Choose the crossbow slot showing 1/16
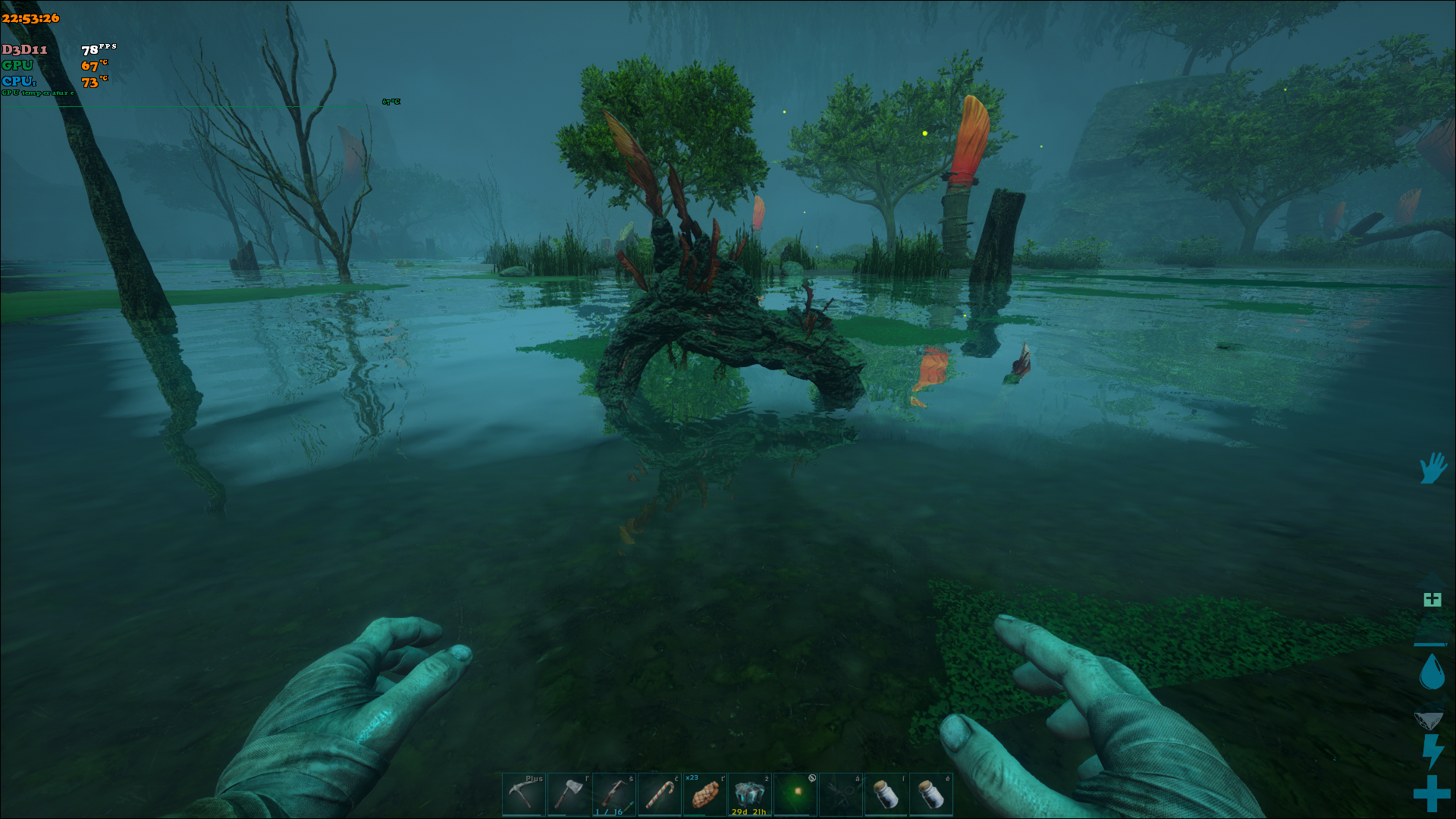This screenshot has width=1456, height=819. (614, 794)
